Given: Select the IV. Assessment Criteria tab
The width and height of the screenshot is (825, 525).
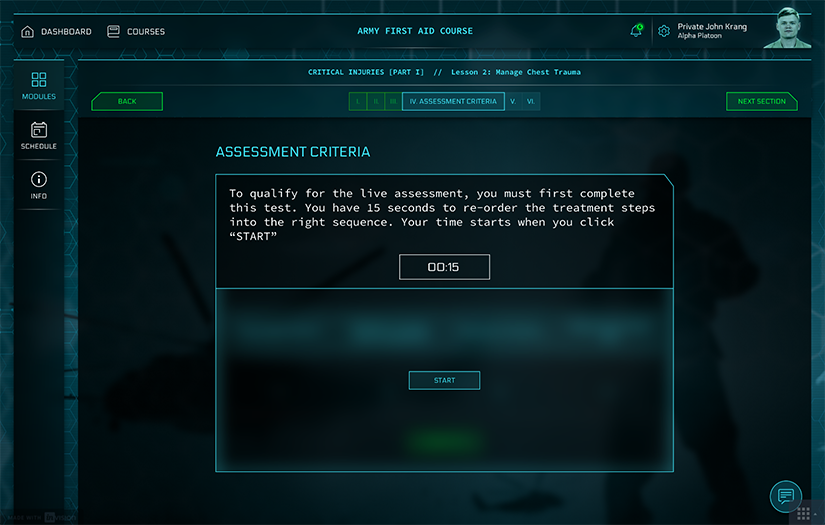Looking at the screenshot, I should [453, 101].
